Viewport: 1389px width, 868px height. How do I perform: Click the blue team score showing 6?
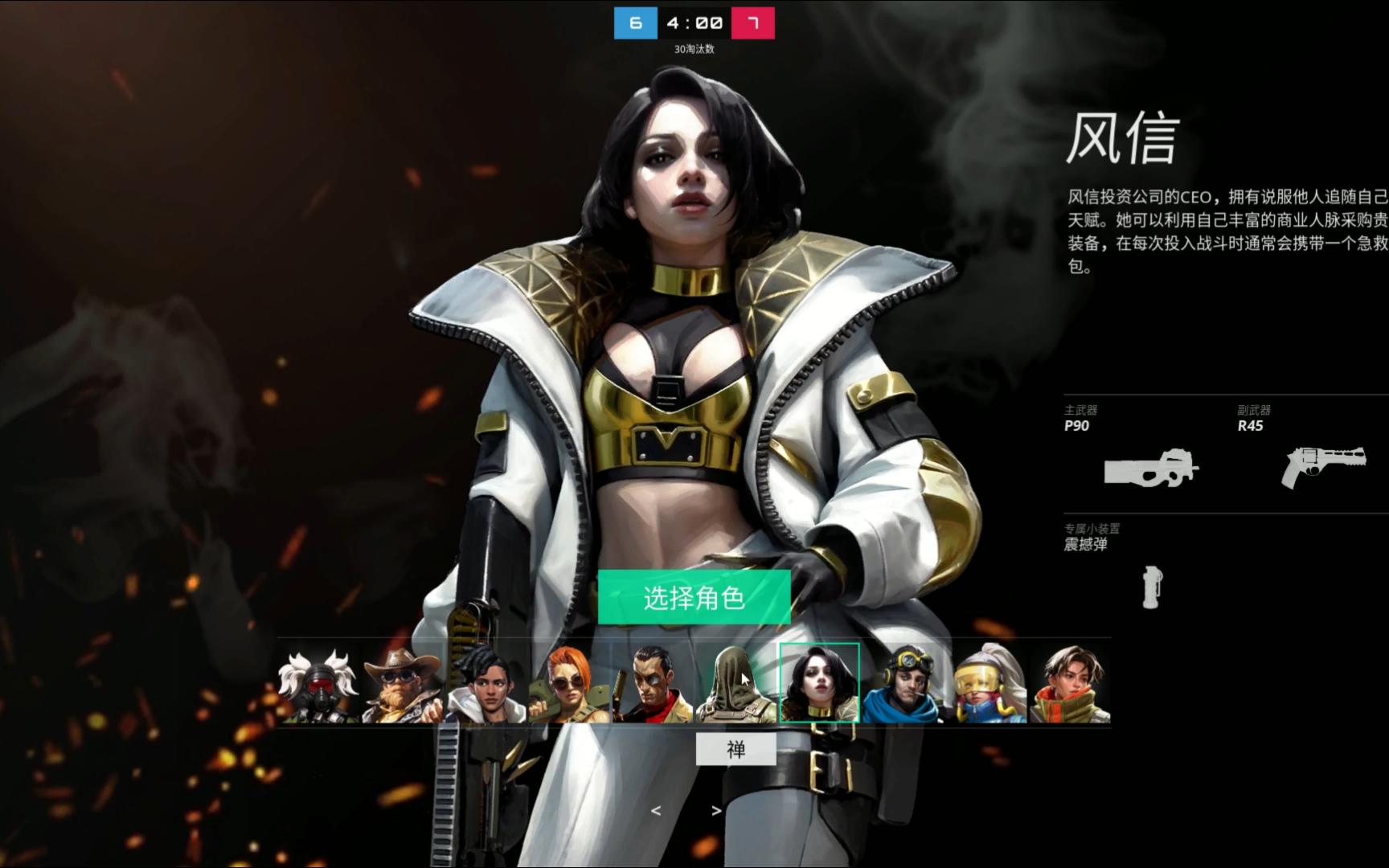[637, 23]
